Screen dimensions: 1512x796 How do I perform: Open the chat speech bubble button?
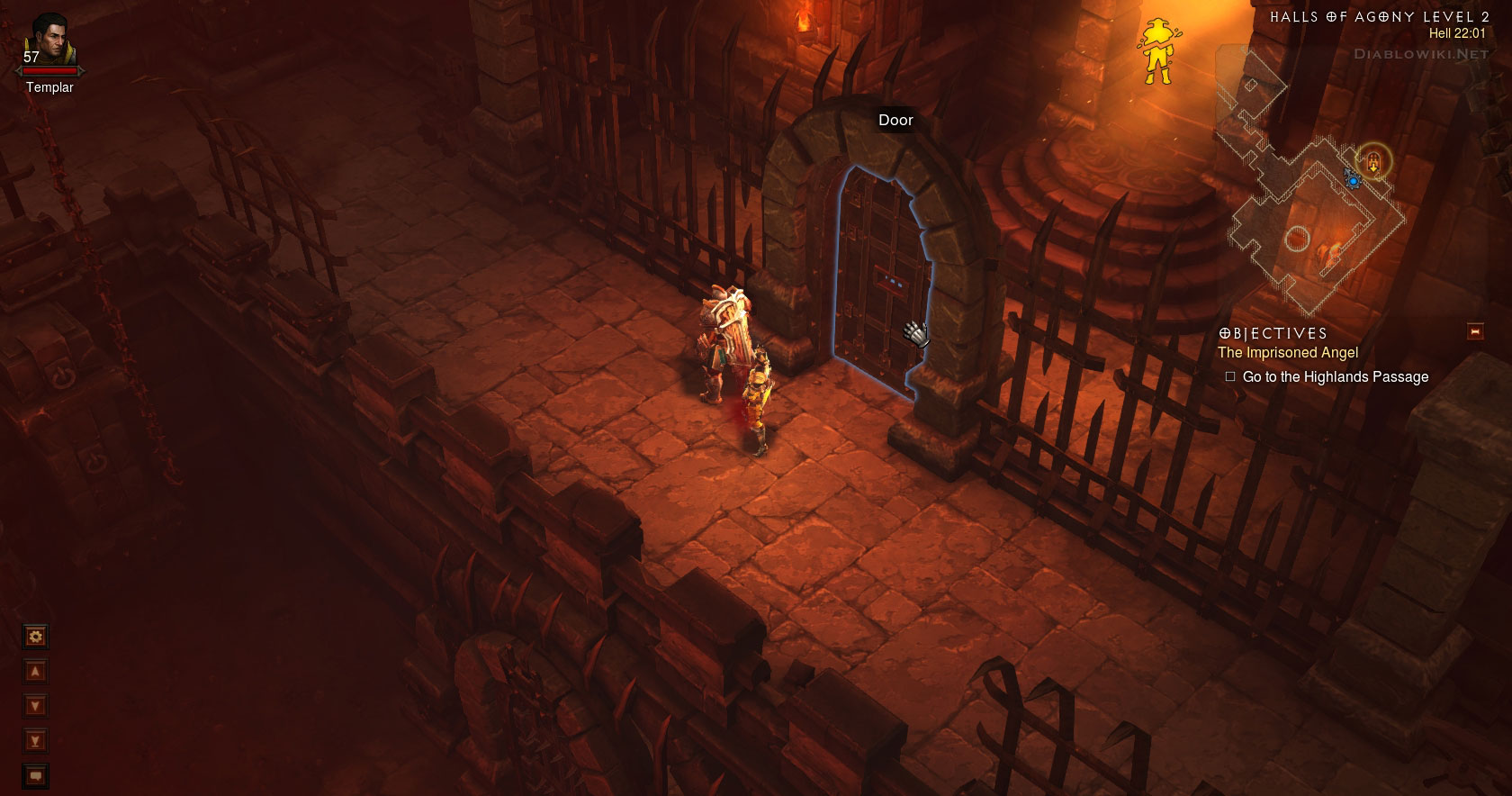click(35, 775)
